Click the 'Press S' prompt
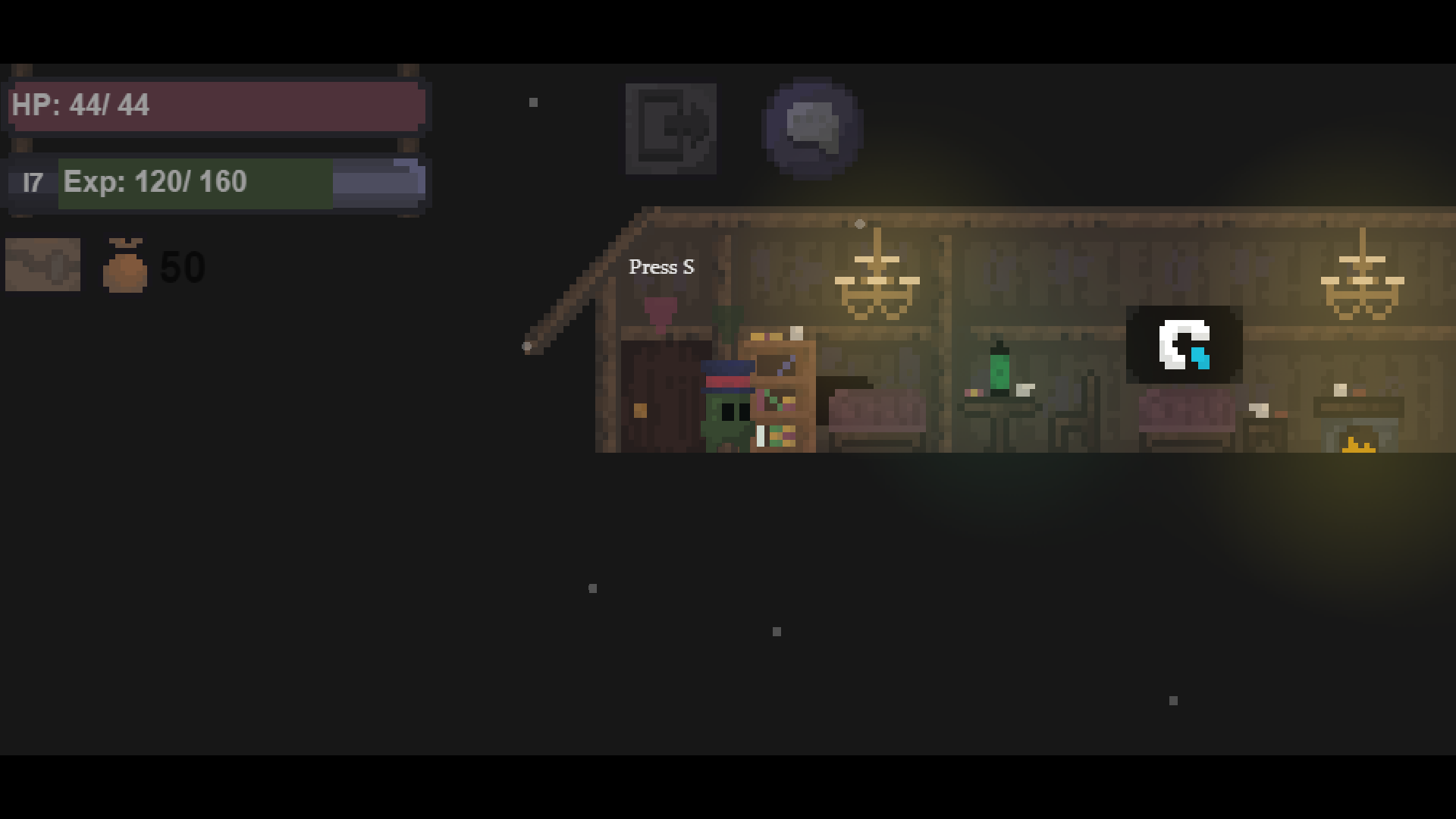Image resolution: width=1456 pixels, height=819 pixels. click(x=661, y=267)
